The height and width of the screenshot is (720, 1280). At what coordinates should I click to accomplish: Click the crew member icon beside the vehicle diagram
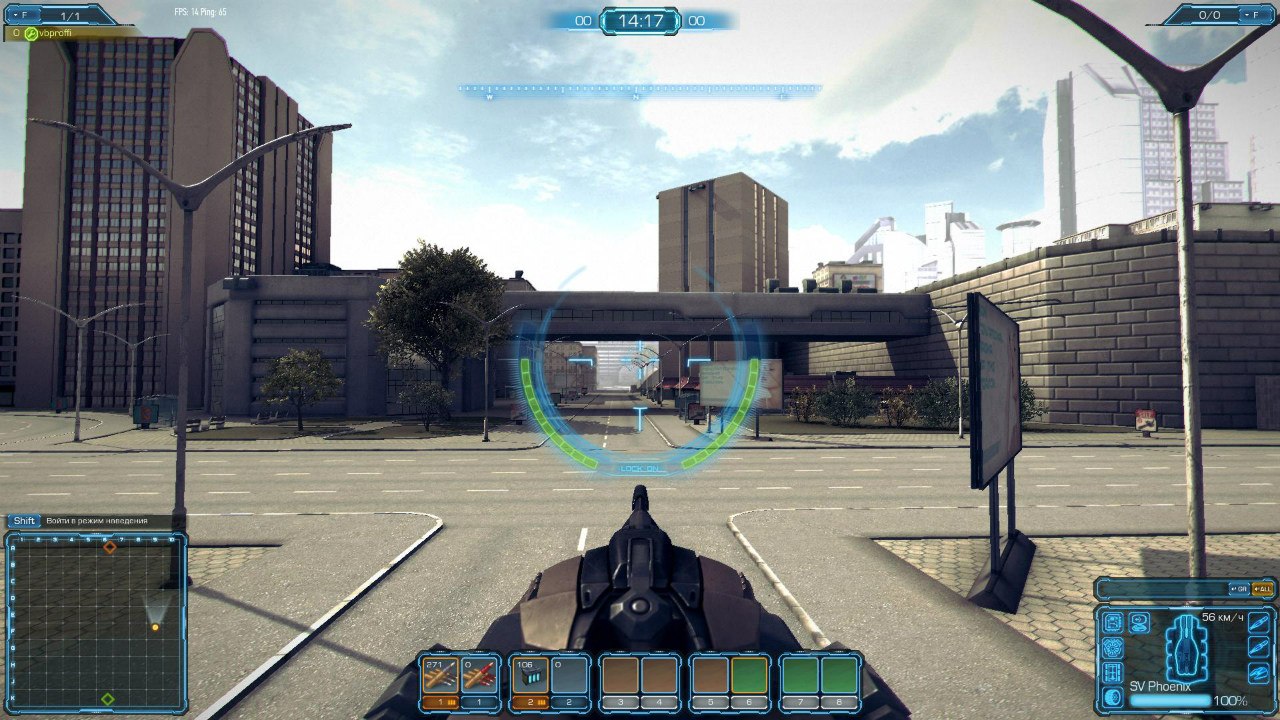click(1139, 622)
